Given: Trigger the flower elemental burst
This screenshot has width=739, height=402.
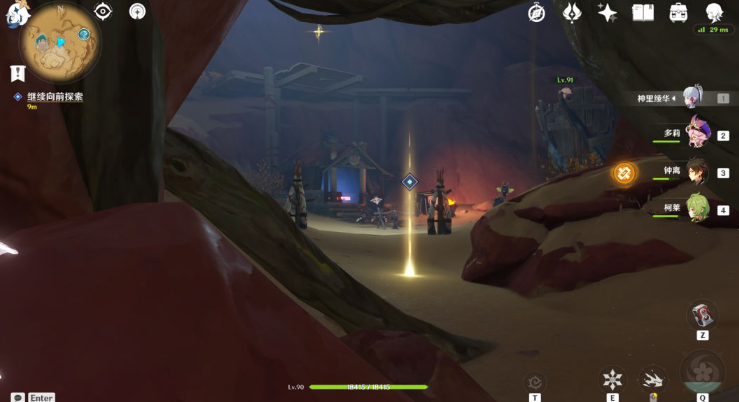Looking at the screenshot, I should point(702,372).
